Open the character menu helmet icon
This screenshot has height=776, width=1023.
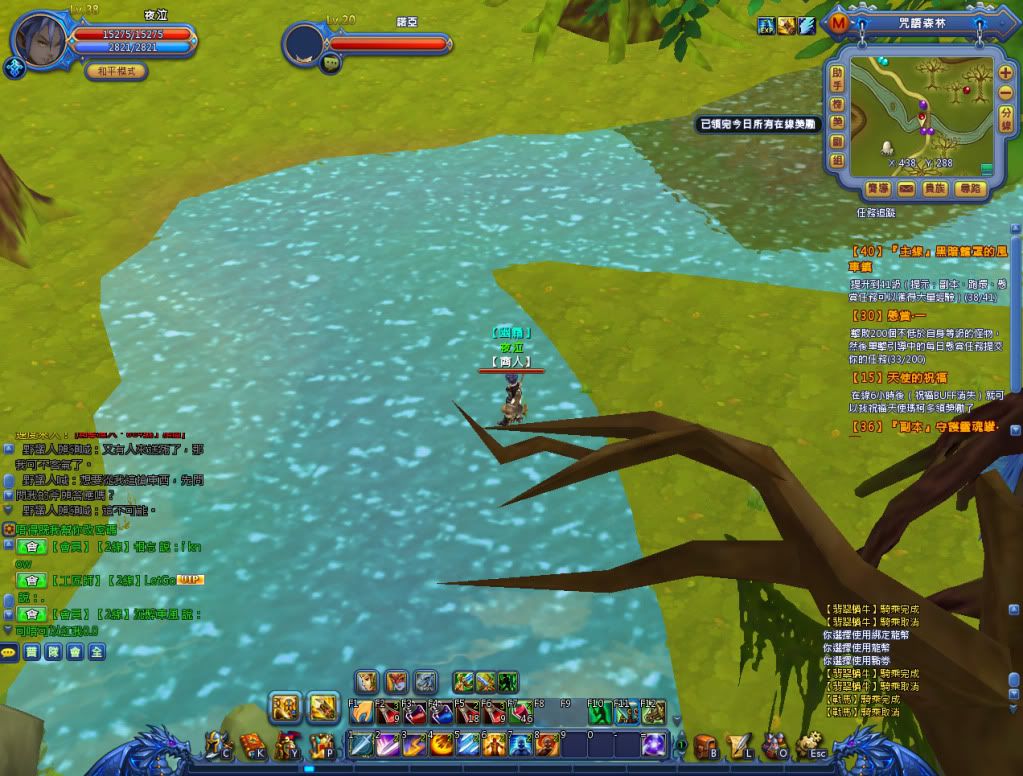tap(217, 745)
